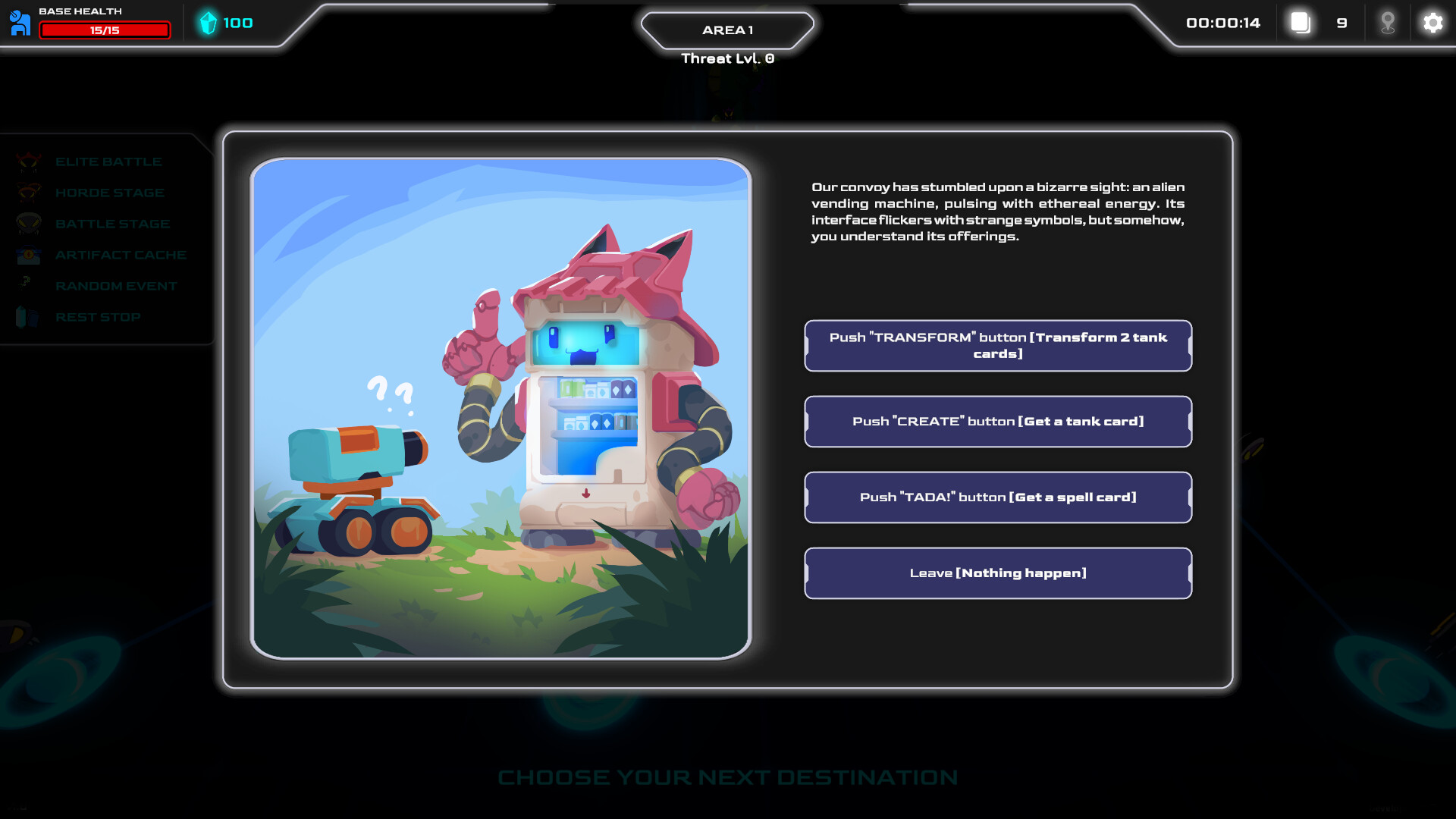Image resolution: width=1456 pixels, height=819 pixels.
Task: Click the energy crystal icon showing 100
Action: coord(207,23)
